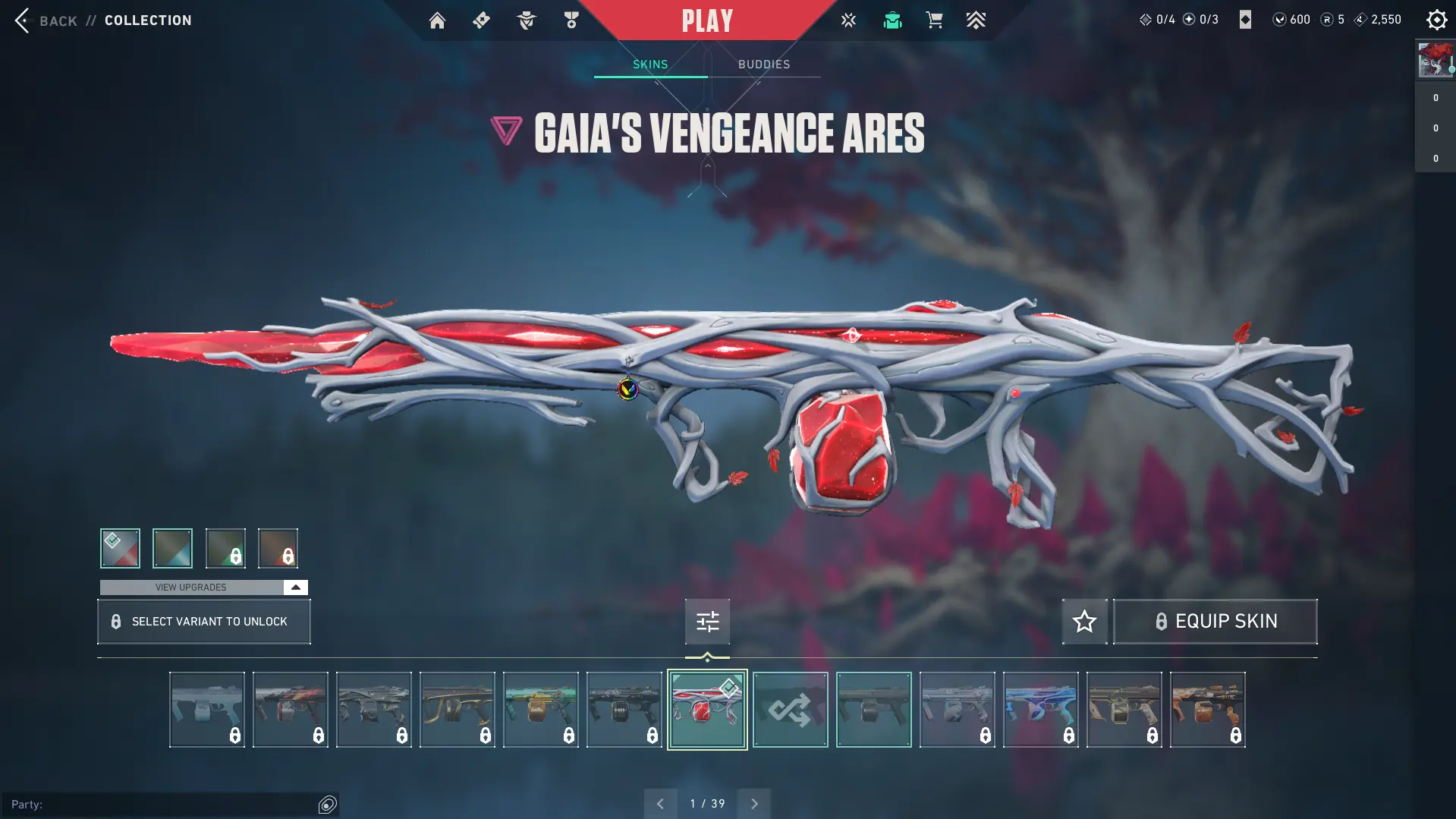The image size is (1456, 819).
Task: Click Select Variant to Unlock
Action: coord(203,622)
